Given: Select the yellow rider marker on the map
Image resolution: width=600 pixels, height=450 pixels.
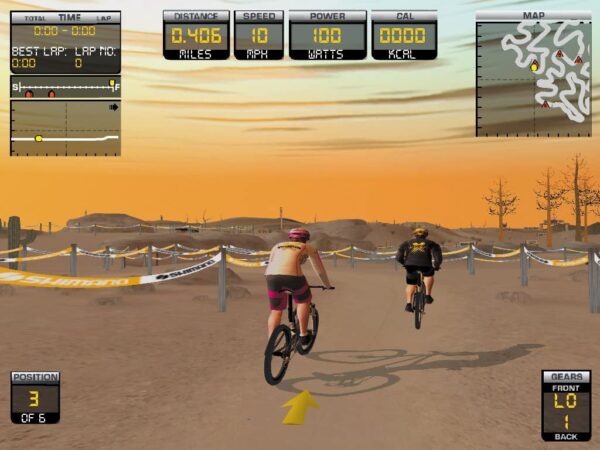Looking at the screenshot, I should point(534,67).
